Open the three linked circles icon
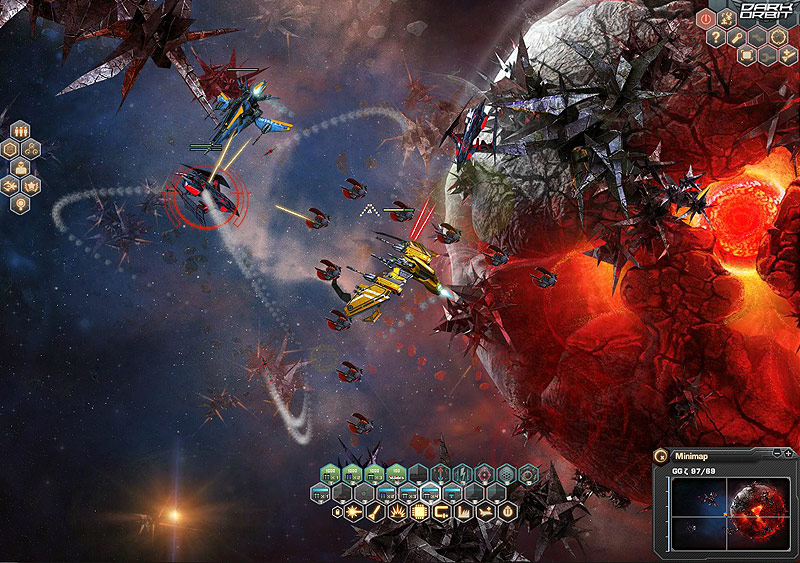Image resolution: width=800 pixels, height=563 pixels. coord(30,148)
